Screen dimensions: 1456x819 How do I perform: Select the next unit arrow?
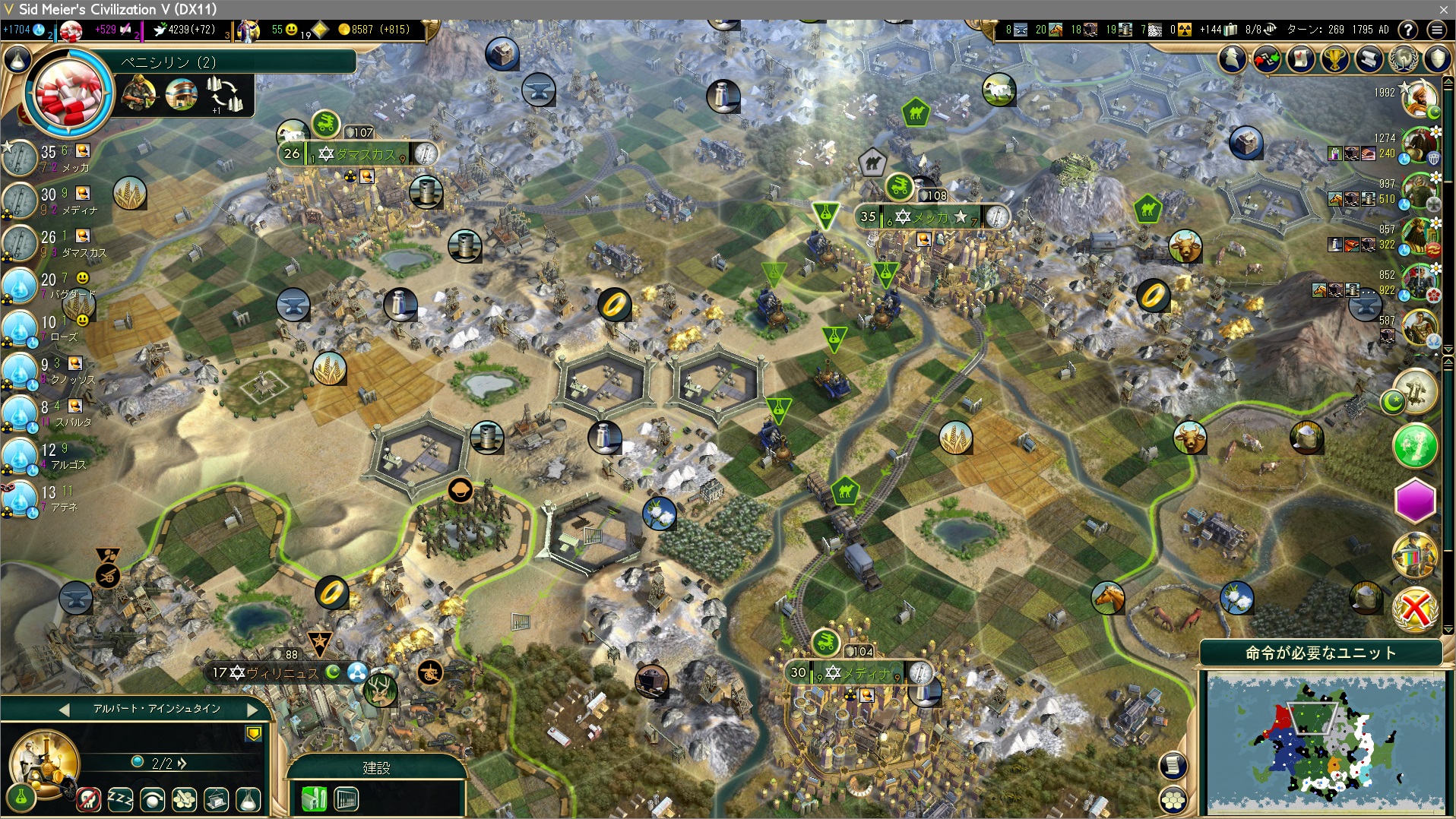tap(252, 710)
